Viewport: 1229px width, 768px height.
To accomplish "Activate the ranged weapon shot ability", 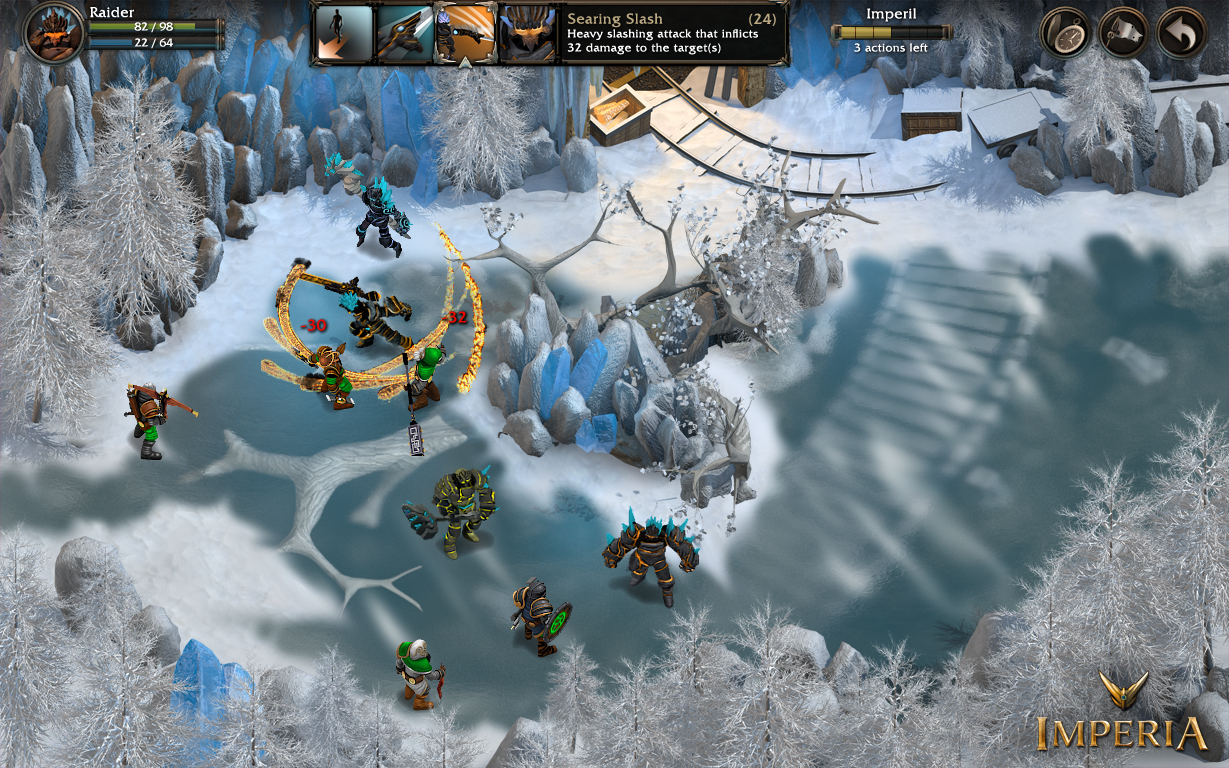I will click(x=404, y=33).
